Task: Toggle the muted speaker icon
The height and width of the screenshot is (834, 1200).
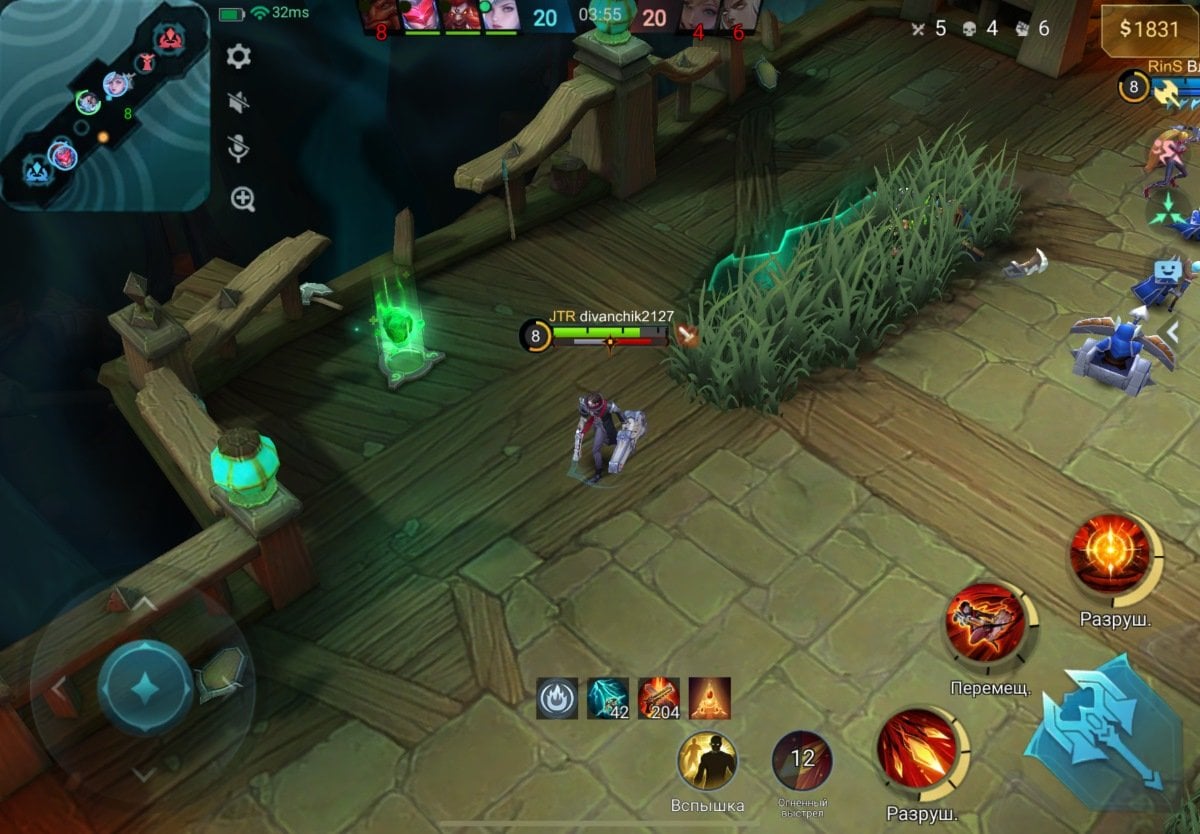Action: pyautogui.click(x=238, y=101)
